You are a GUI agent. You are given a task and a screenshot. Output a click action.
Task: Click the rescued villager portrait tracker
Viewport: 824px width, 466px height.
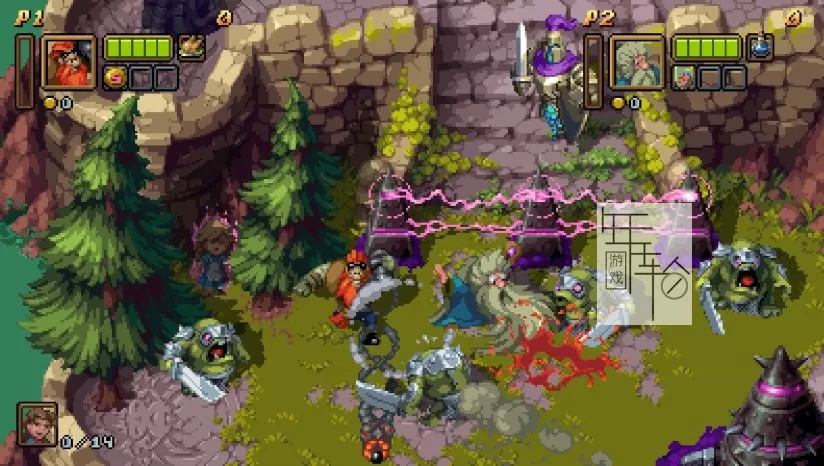click(38, 424)
